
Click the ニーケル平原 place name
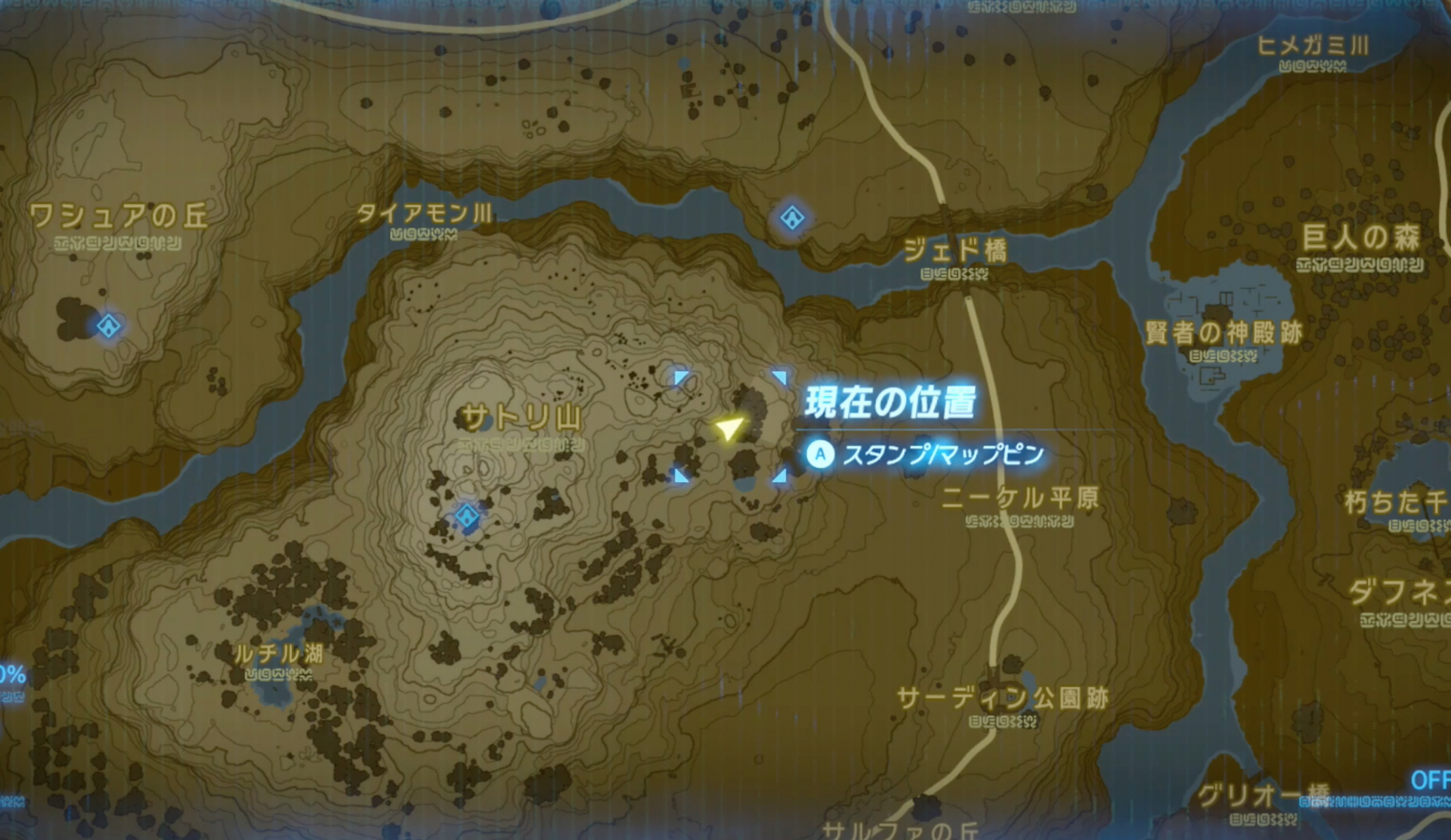pos(1022,499)
